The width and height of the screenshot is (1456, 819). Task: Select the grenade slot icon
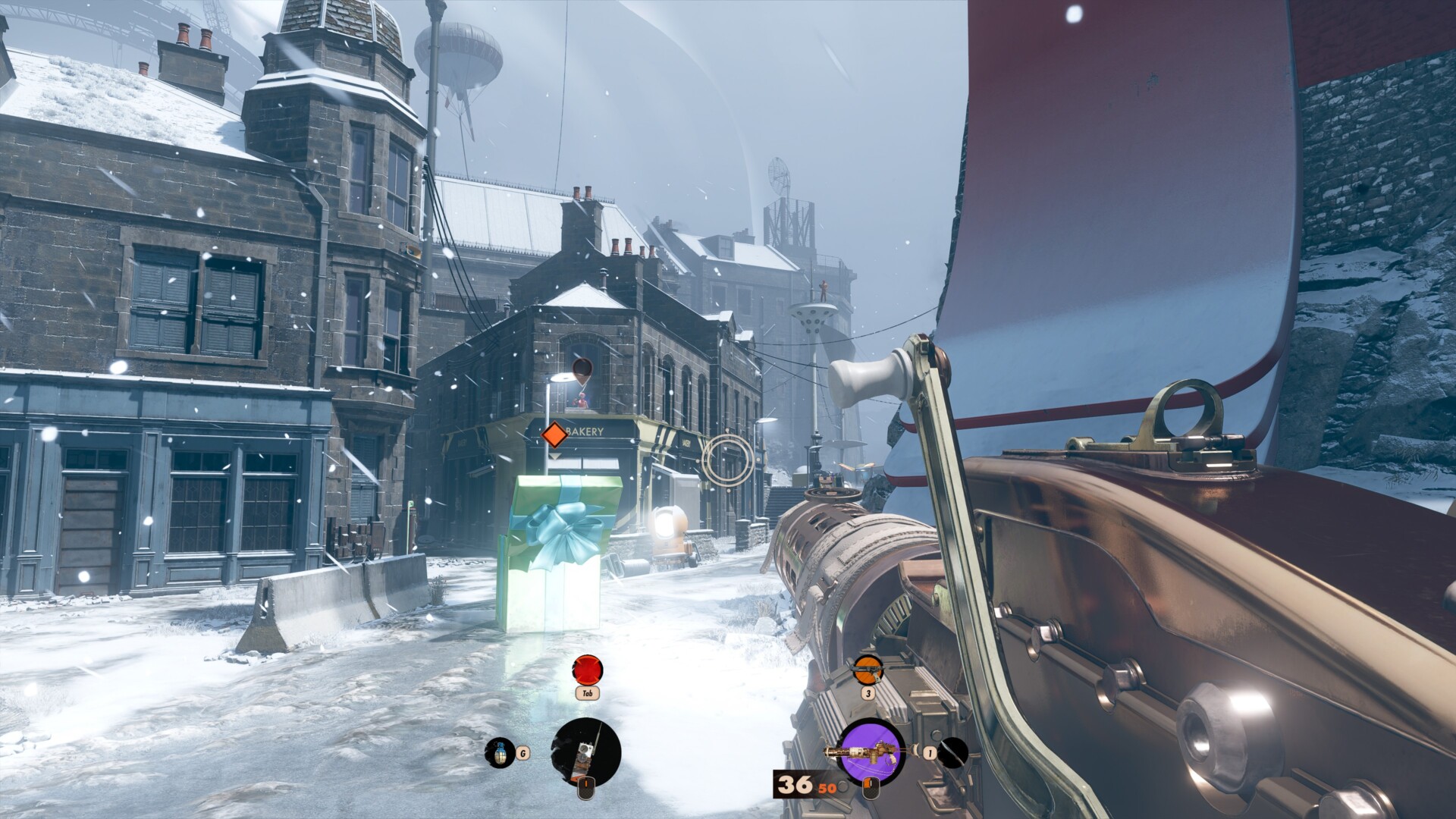[x=499, y=752]
